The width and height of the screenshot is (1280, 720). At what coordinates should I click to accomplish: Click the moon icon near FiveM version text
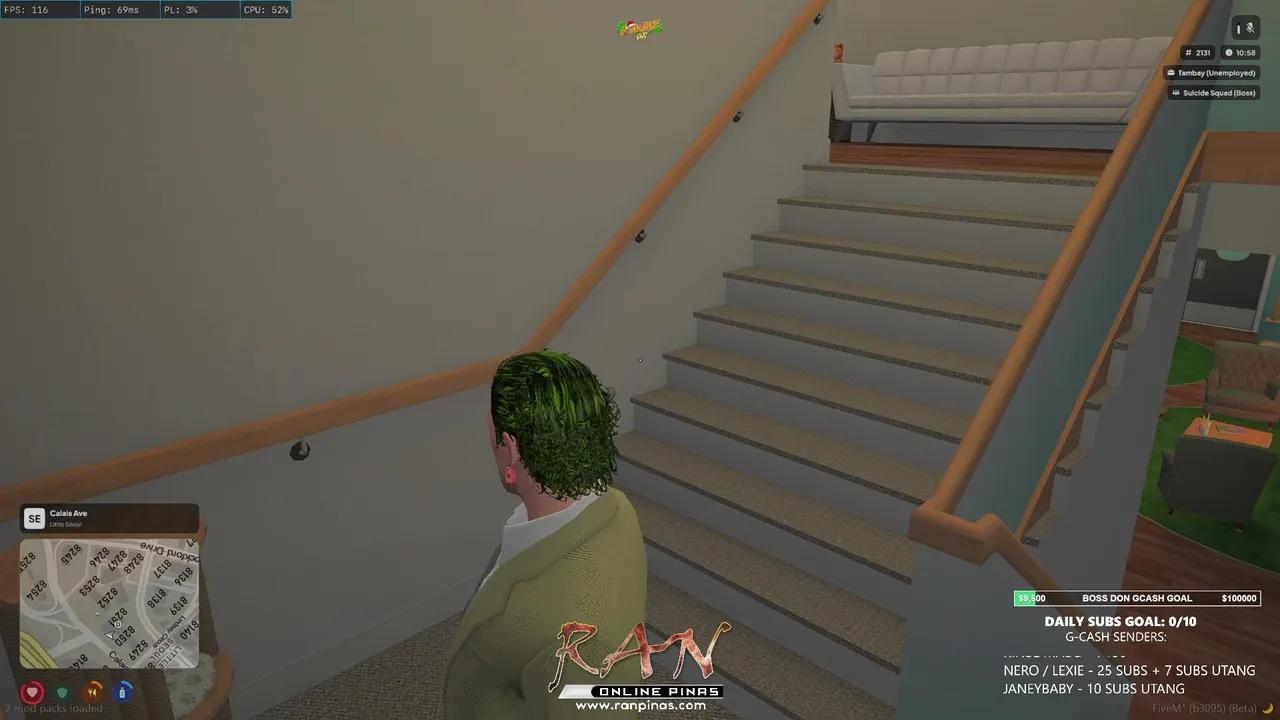pyautogui.click(x=1268, y=708)
